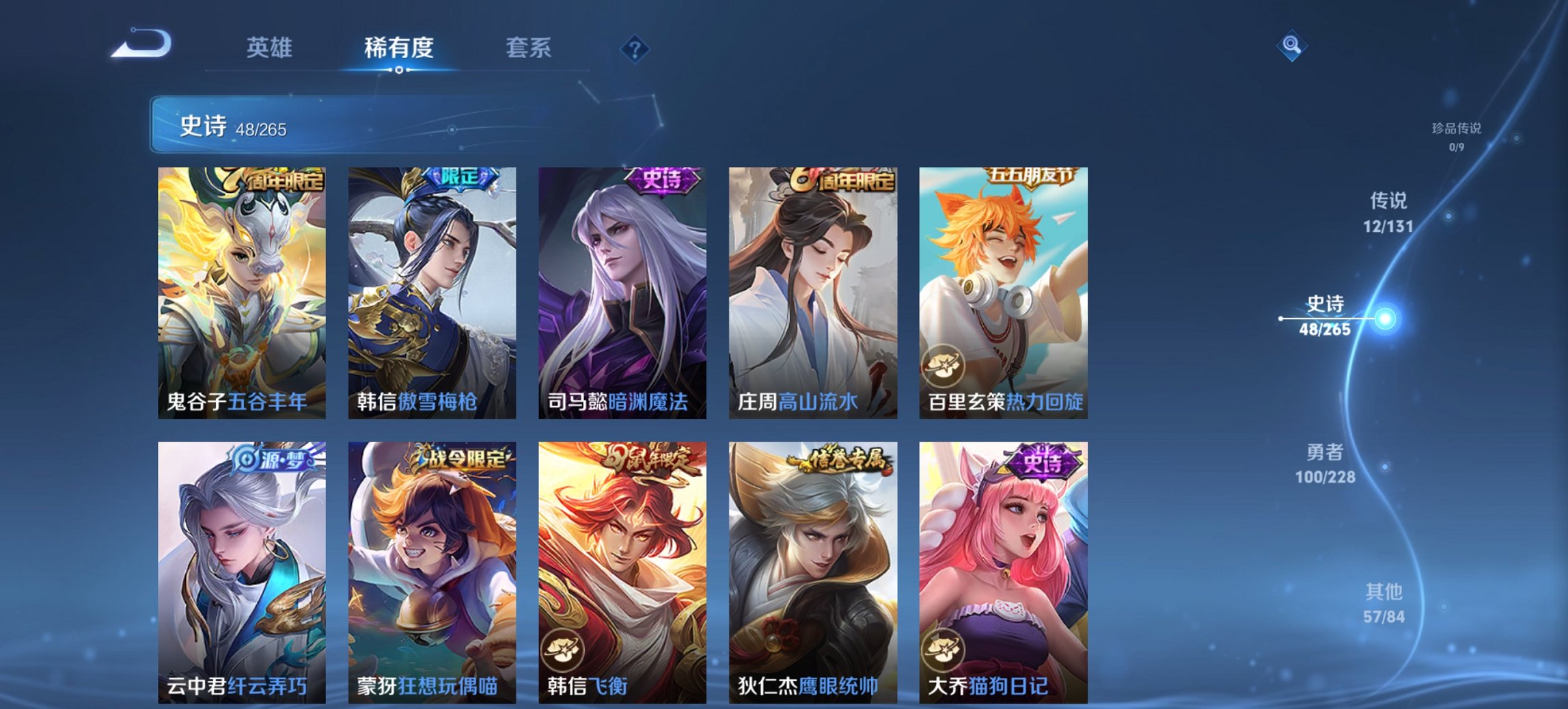Switch to the 套系 tab
The height and width of the screenshot is (709, 1568).
click(x=528, y=48)
